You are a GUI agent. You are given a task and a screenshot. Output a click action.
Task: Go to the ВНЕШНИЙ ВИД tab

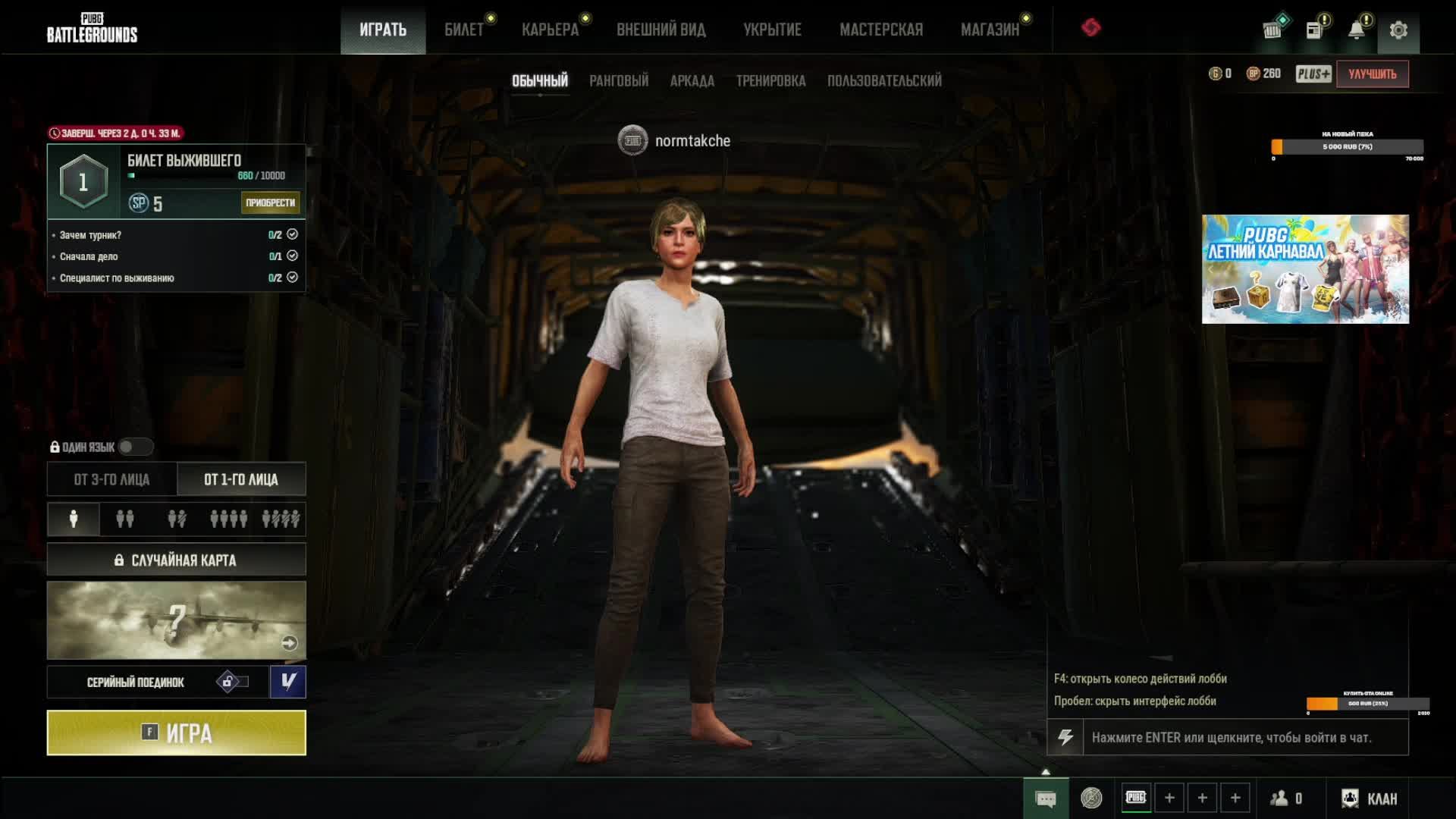click(x=661, y=30)
